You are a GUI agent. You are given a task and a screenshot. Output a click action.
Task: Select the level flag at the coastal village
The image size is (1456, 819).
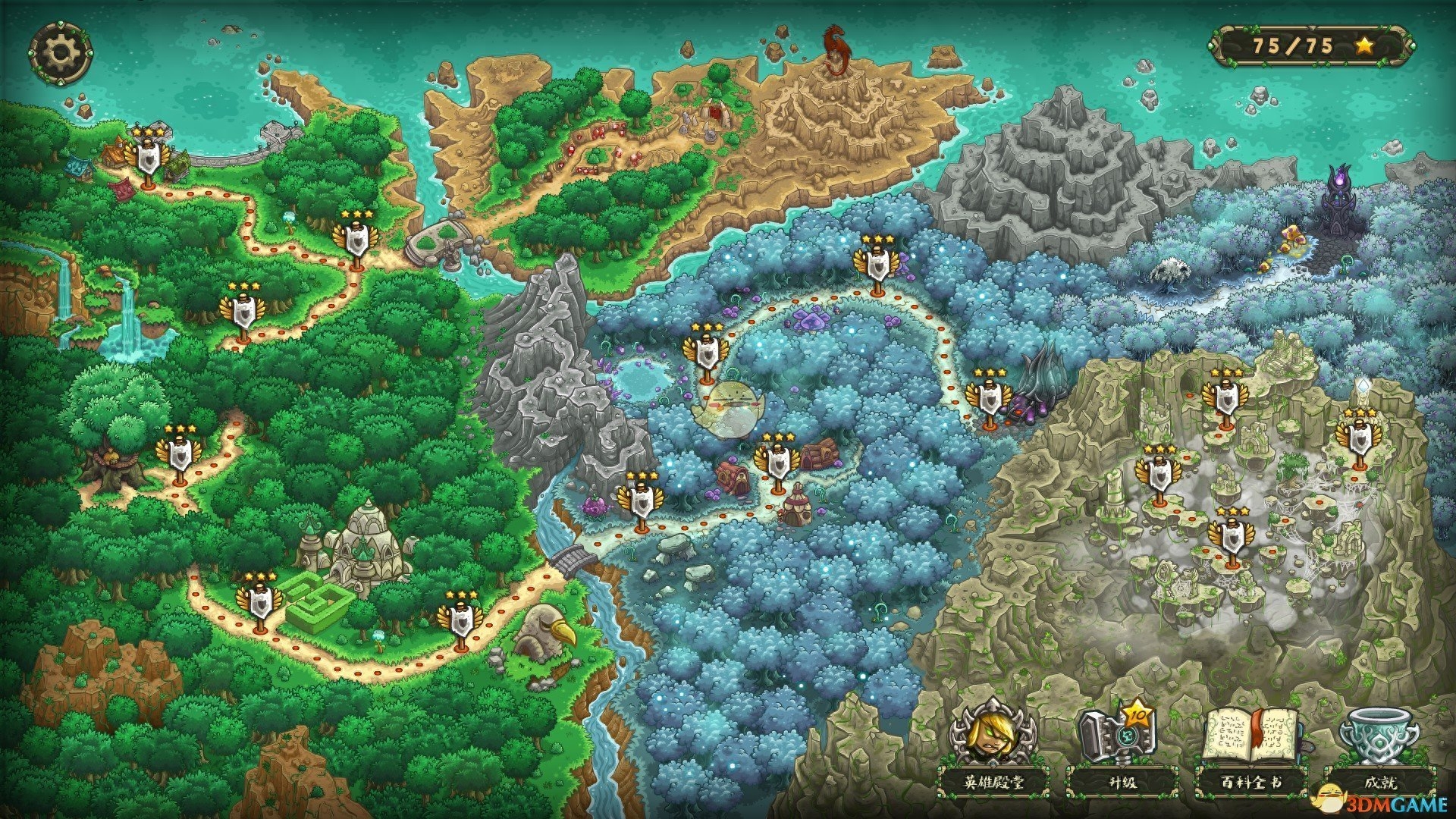[147, 158]
